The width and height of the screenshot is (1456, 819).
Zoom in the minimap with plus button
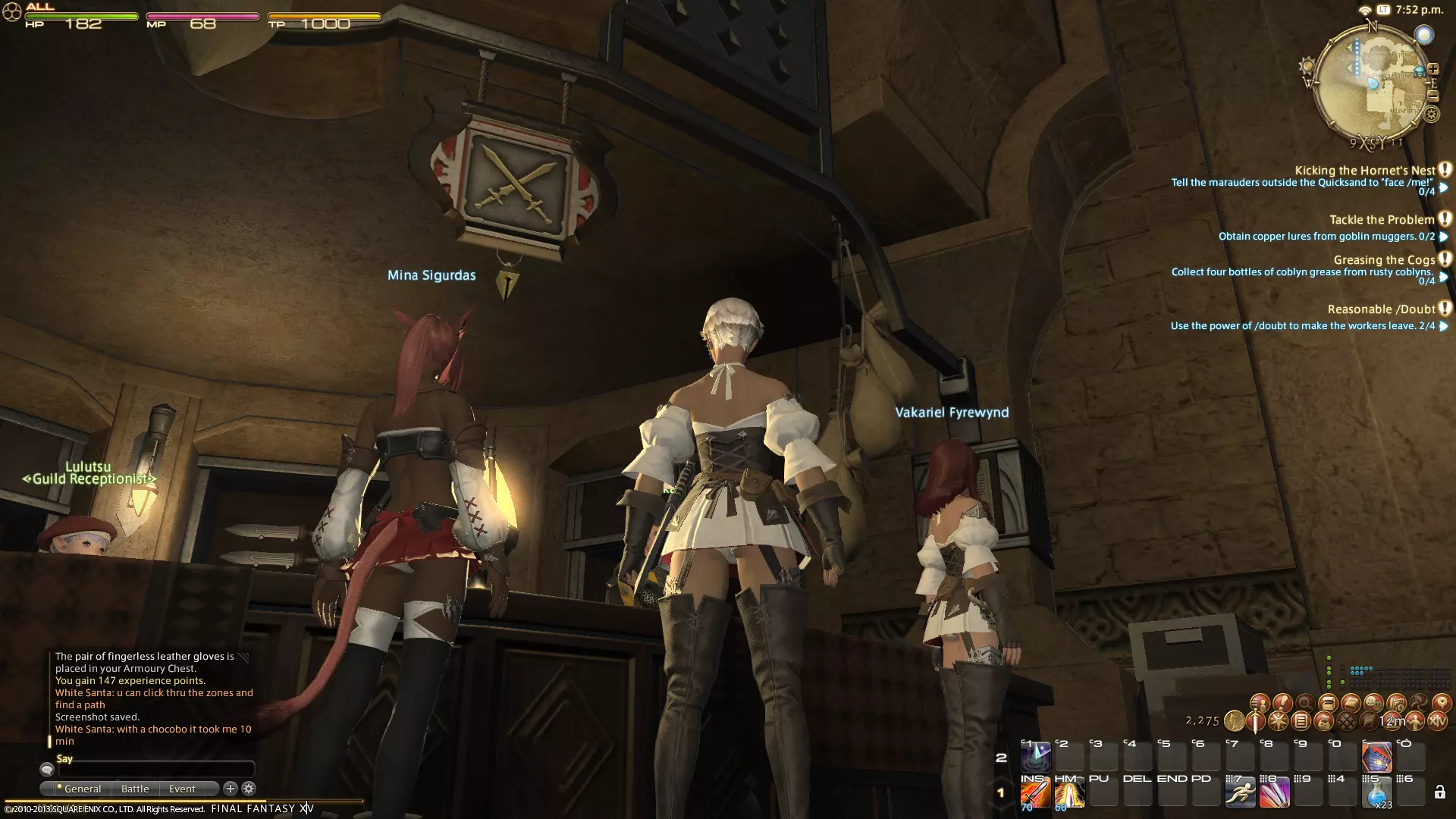(x=1432, y=70)
